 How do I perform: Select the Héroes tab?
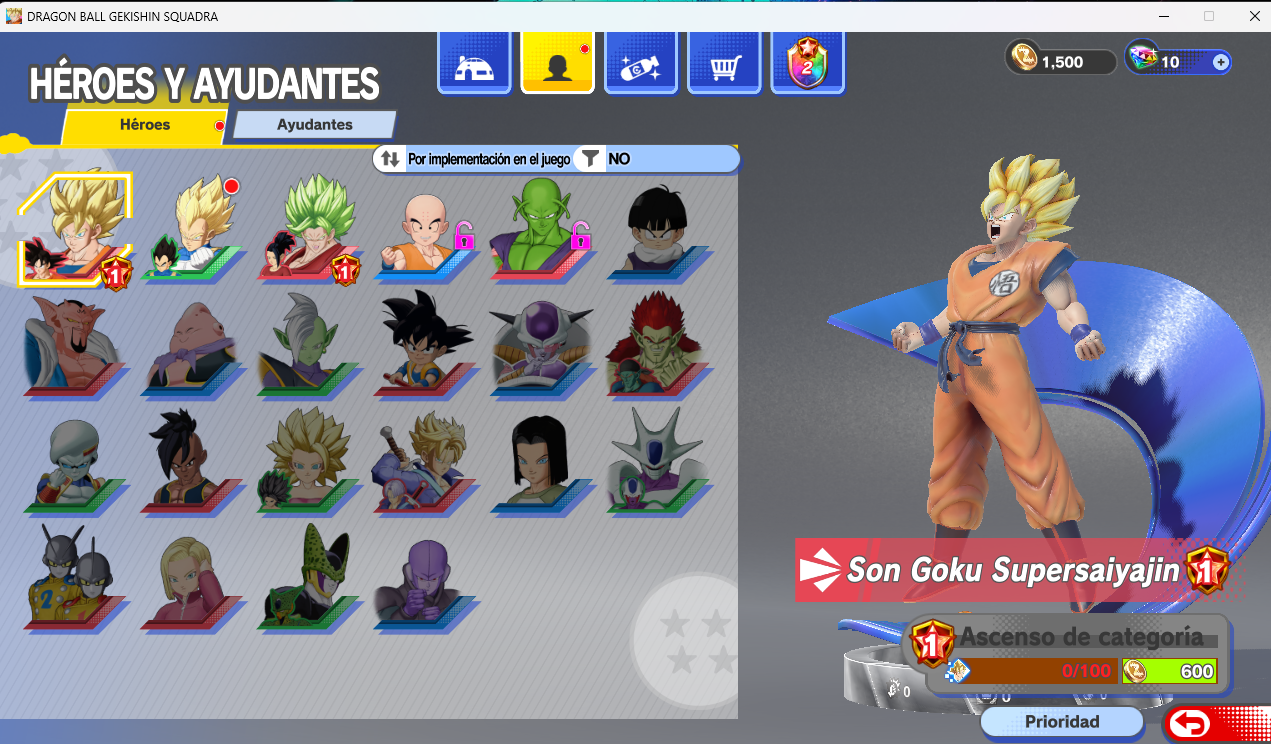tap(145, 125)
